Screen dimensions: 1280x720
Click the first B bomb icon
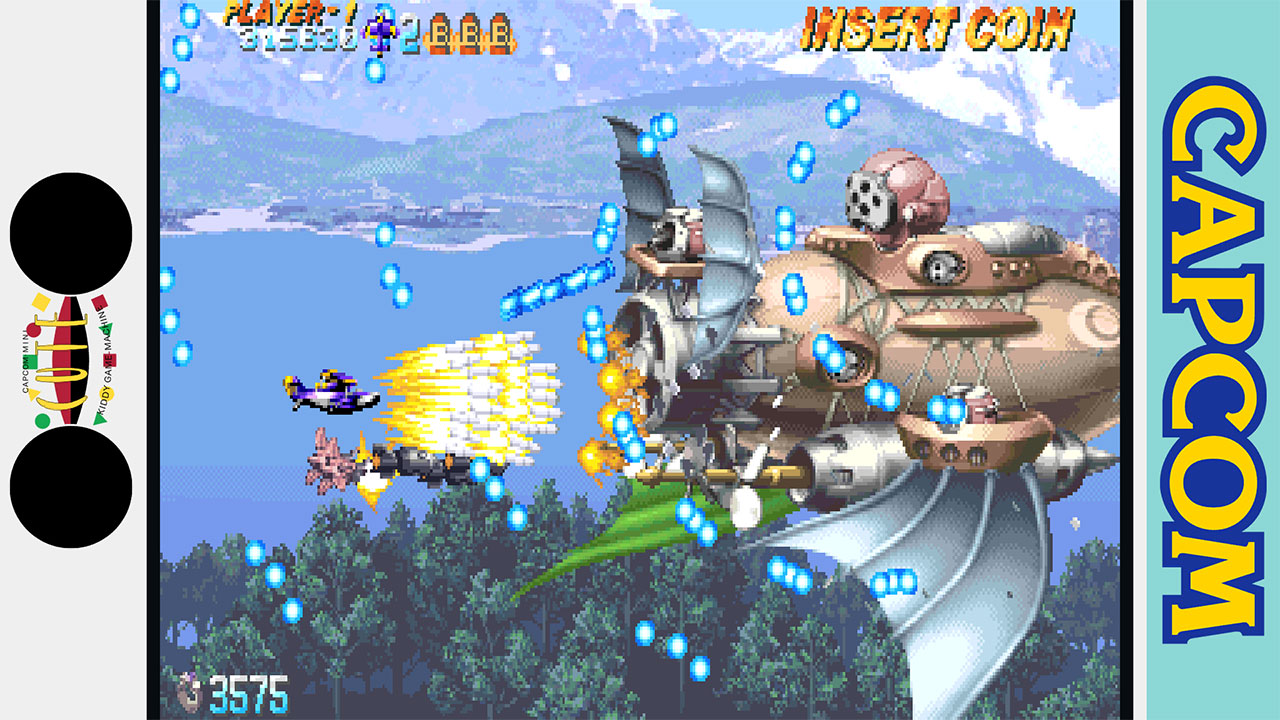pyautogui.click(x=442, y=34)
